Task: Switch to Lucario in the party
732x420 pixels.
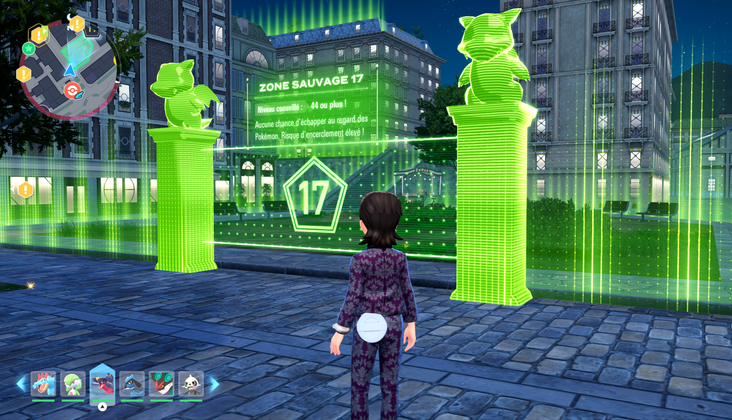Action: click(x=132, y=383)
